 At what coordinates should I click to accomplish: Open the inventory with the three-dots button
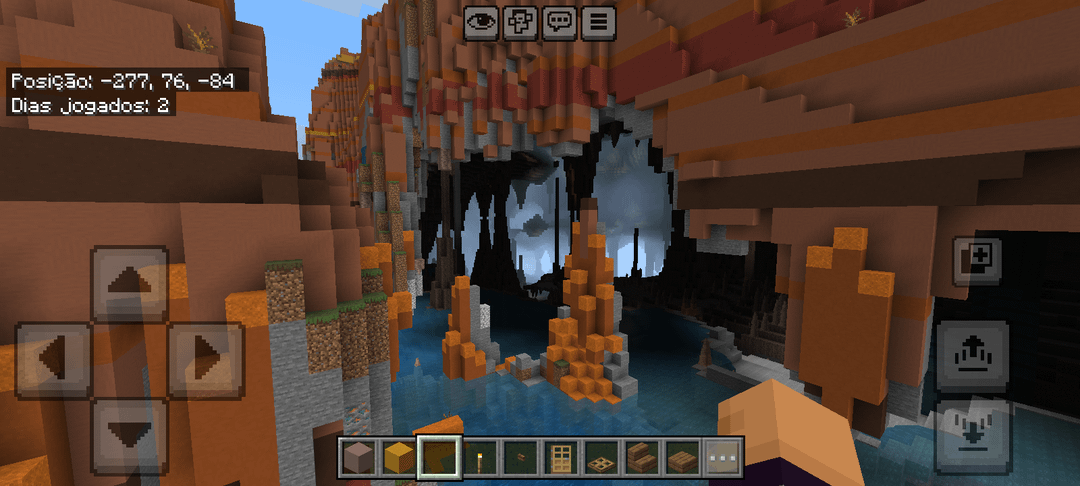point(723,457)
